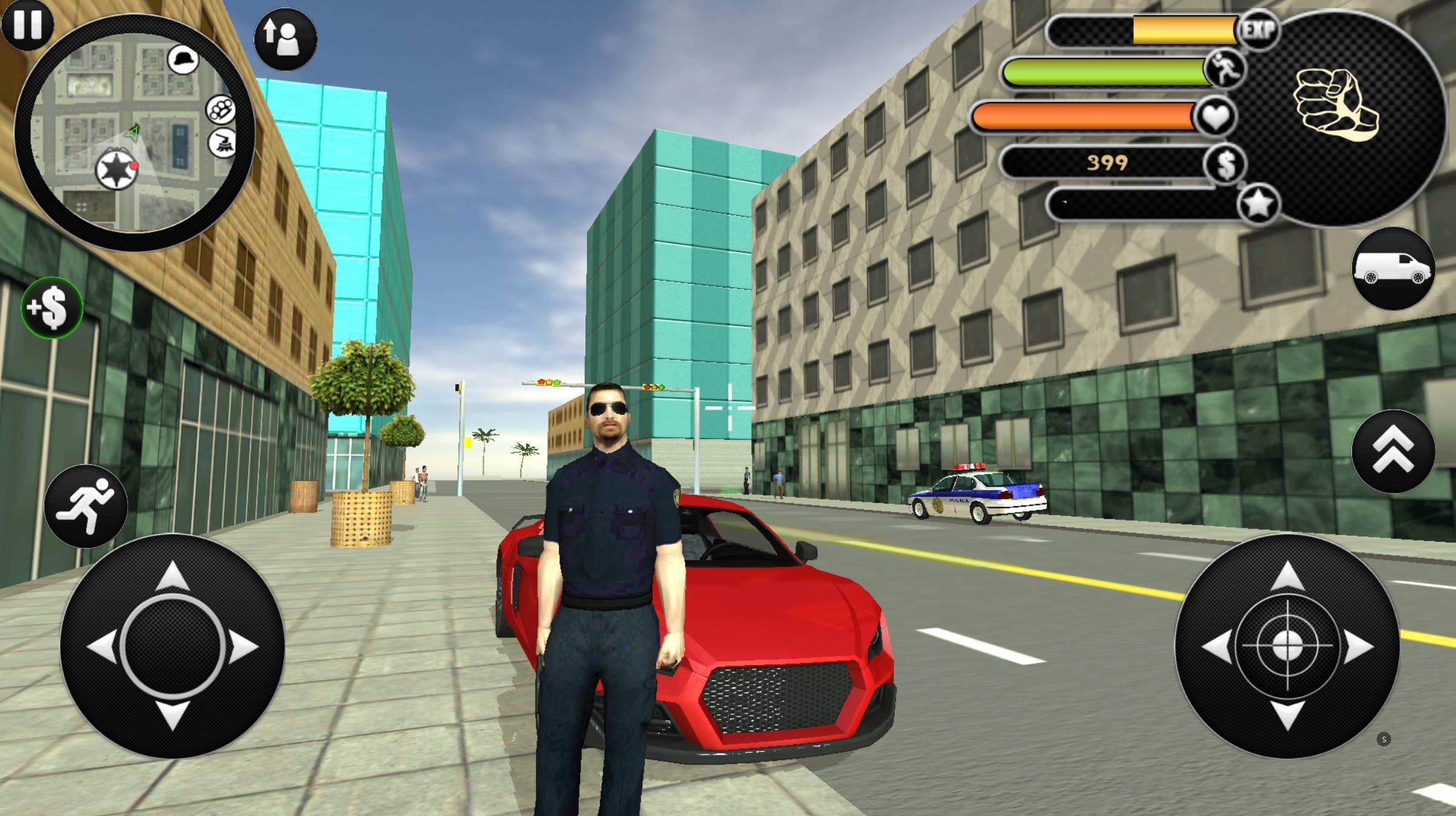This screenshot has height=816, width=1456.
Task: Click the sheriff star marker on minimap
Action: tap(116, 169)
